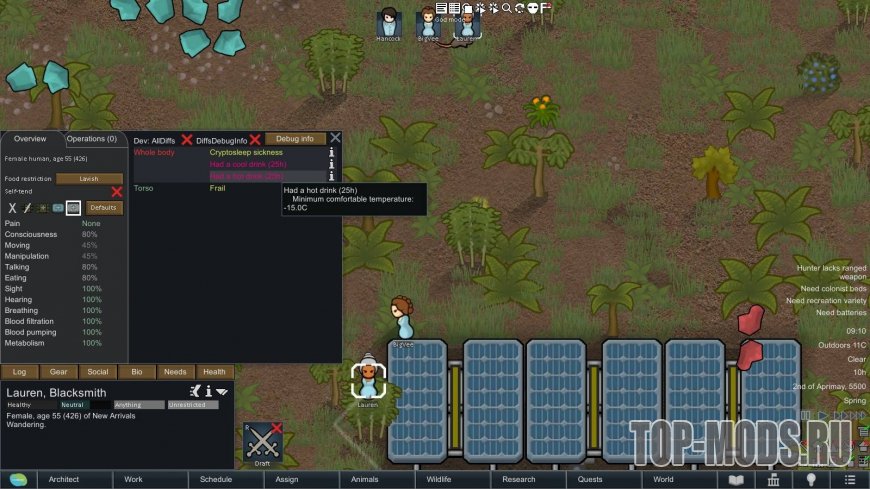Toggle DiffsDebugInfo checkbox
870x489 pixels.
[x=255, y=140]
